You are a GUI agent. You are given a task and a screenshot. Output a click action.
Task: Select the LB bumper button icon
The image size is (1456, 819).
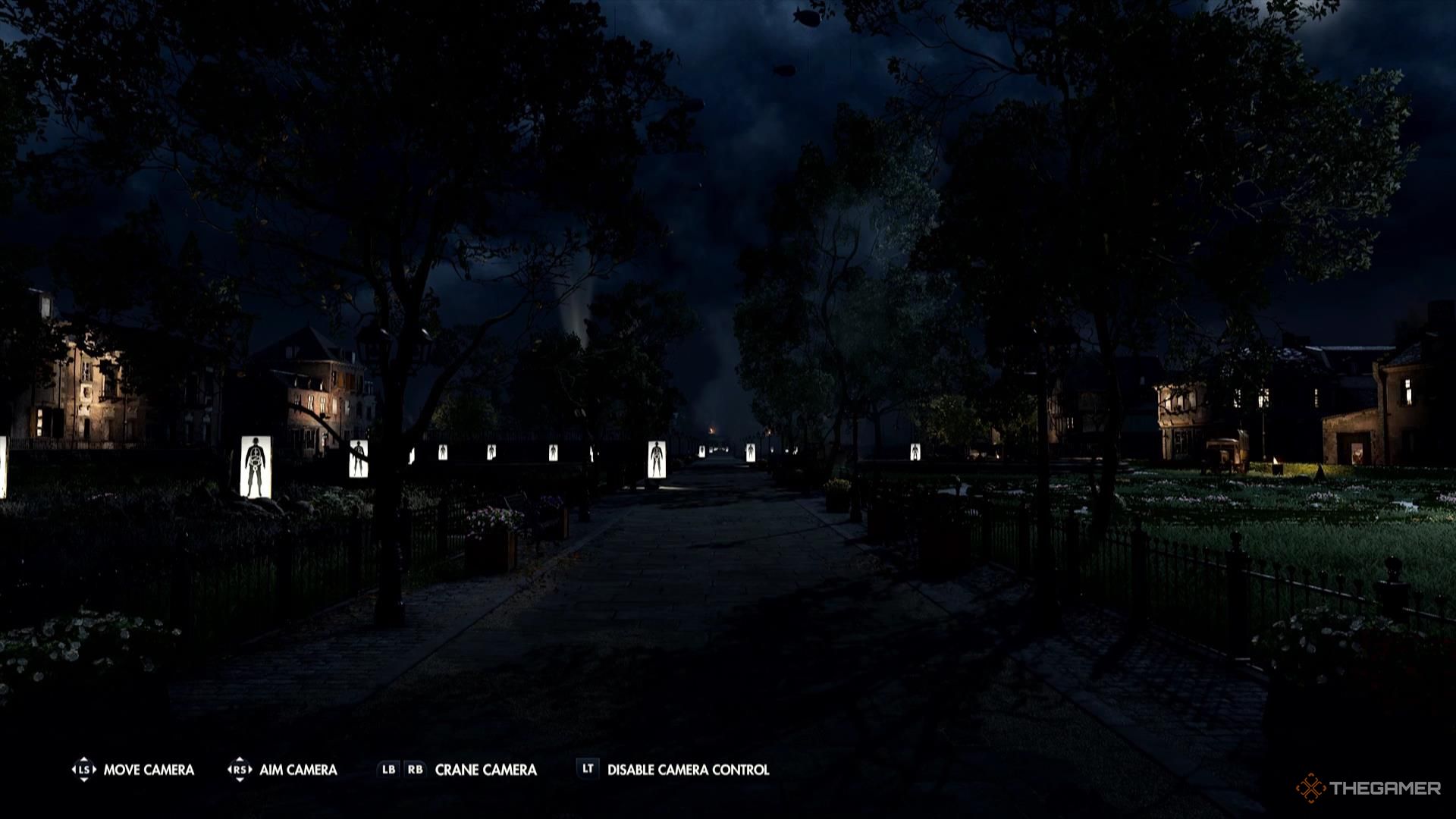coord(388,769)
